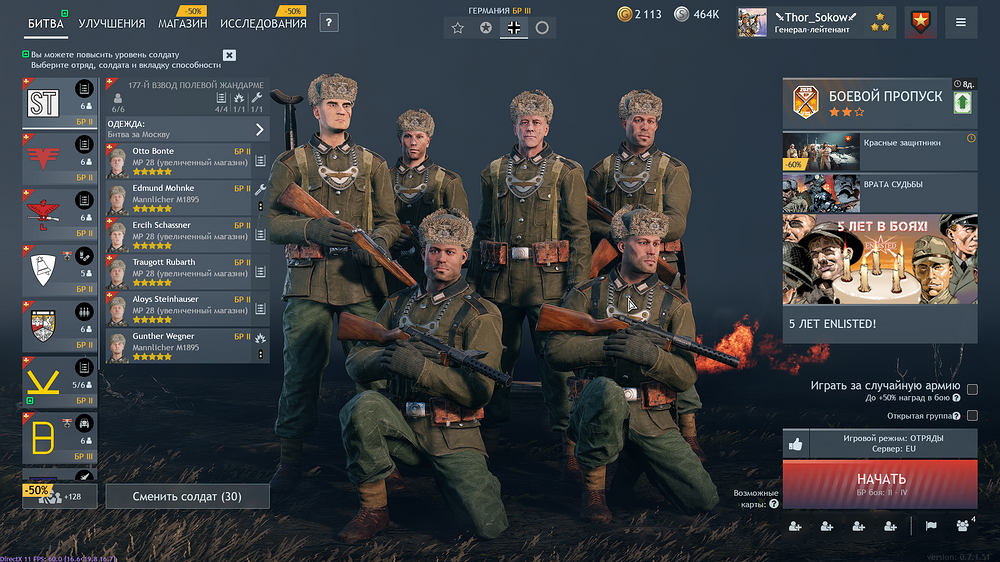The height and width of the screenshot is (562, 1000).
Task: Open the hamburger main menu
Action: pyautogui.click(x=961, y=22)
